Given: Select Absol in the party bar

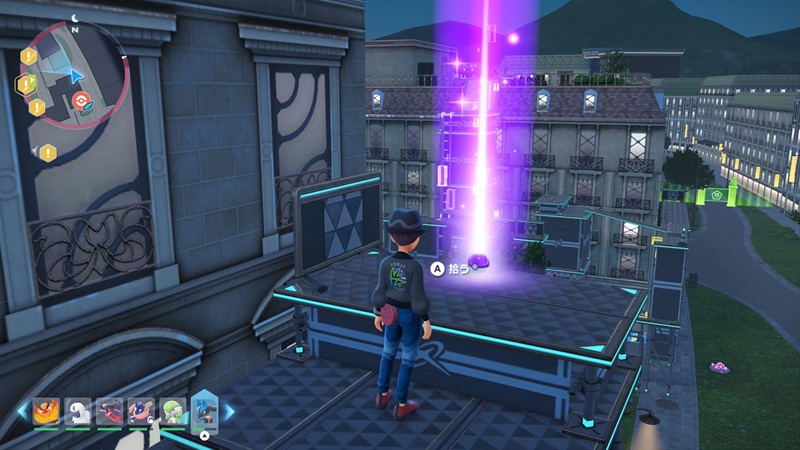Looking at the screenshot, I should tap(78, 411).
